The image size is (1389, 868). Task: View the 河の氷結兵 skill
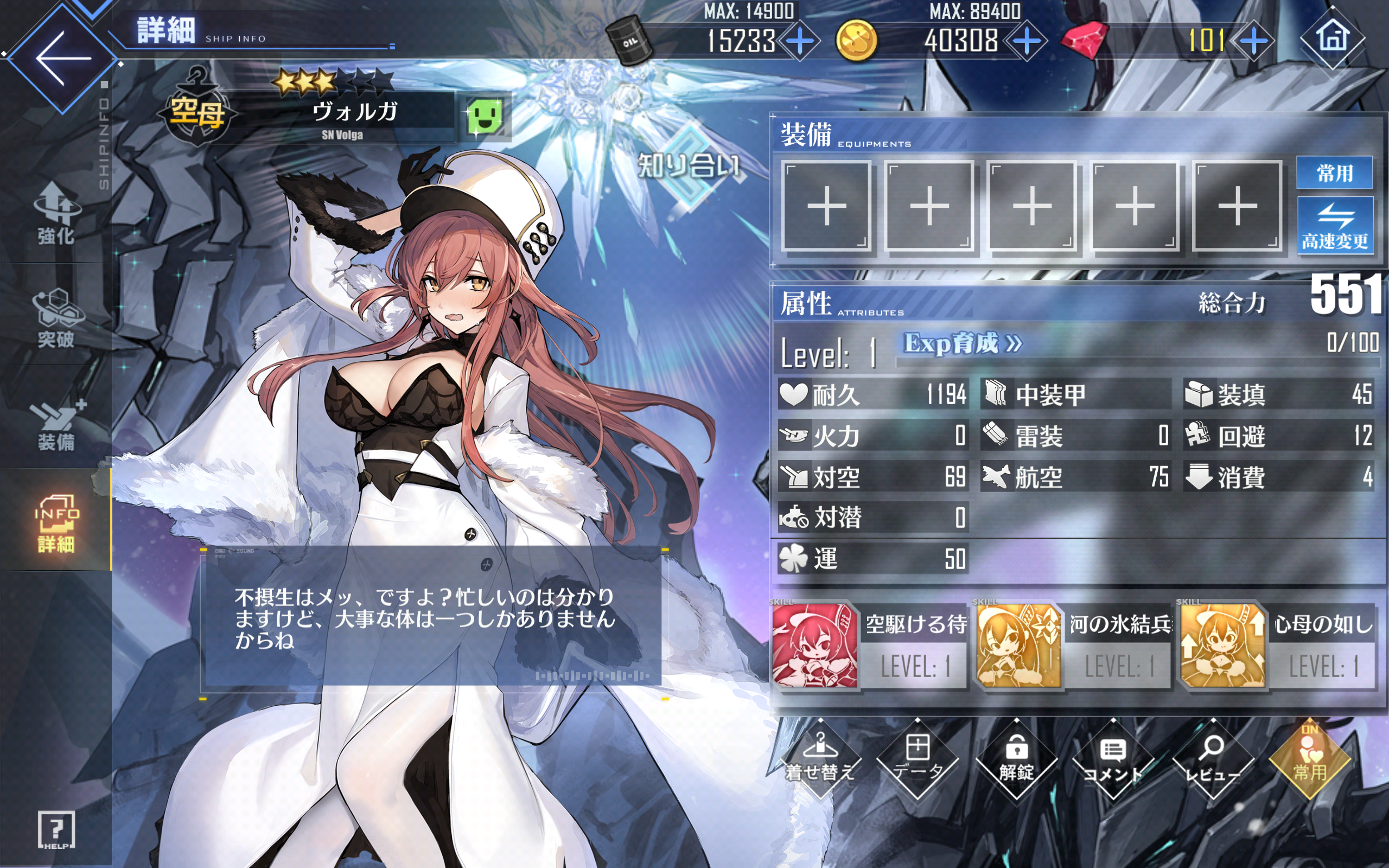(1018, 645)
